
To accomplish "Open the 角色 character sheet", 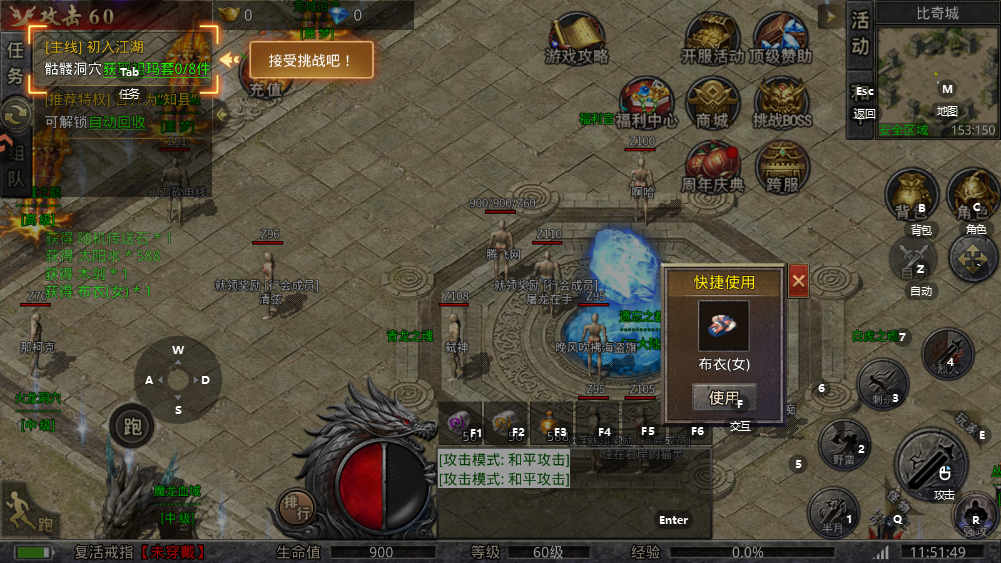I will coord(972,195).
